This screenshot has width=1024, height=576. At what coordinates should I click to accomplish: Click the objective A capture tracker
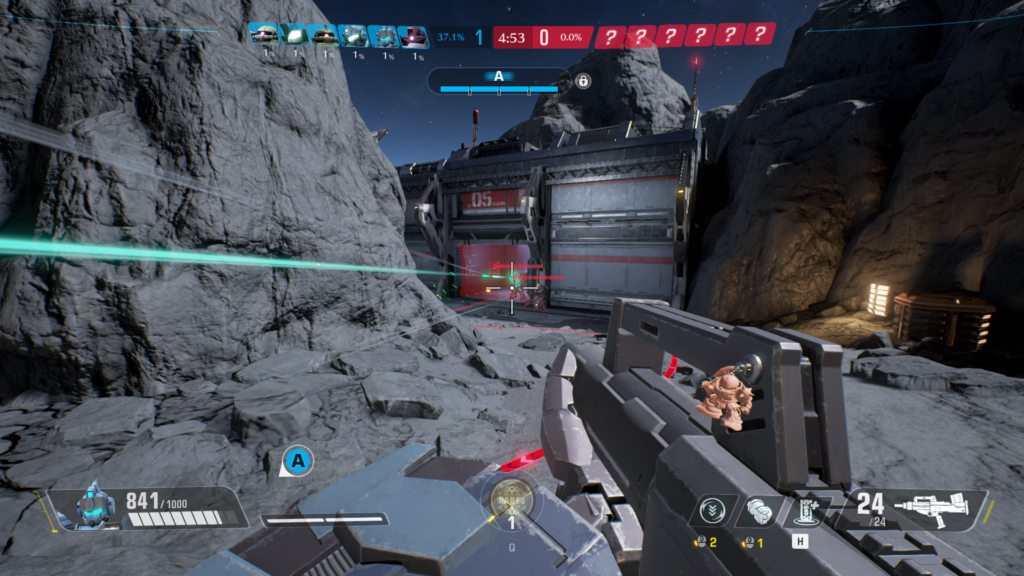point(498,81)
